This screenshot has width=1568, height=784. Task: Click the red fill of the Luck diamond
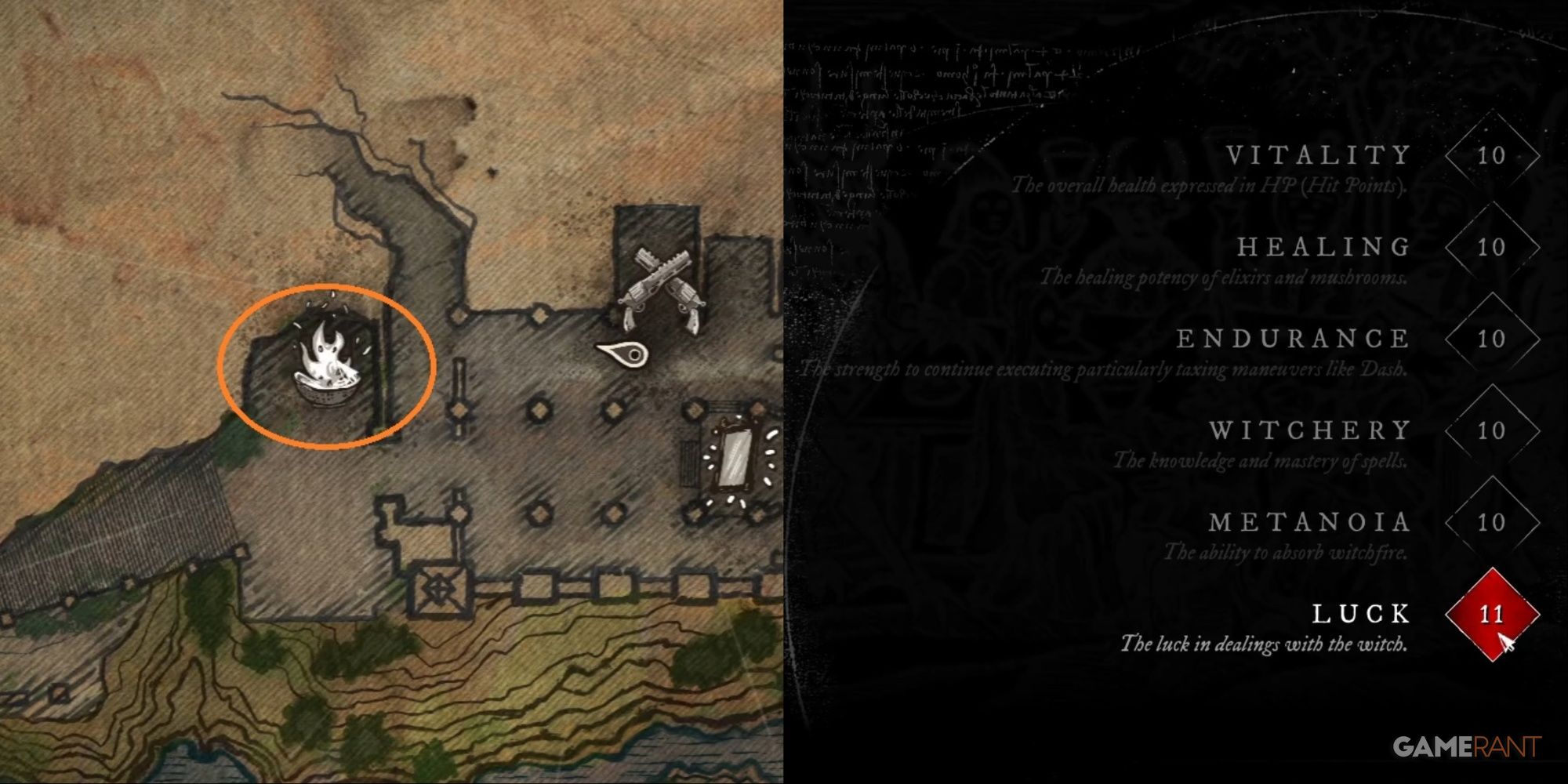tap(1494, 615)
